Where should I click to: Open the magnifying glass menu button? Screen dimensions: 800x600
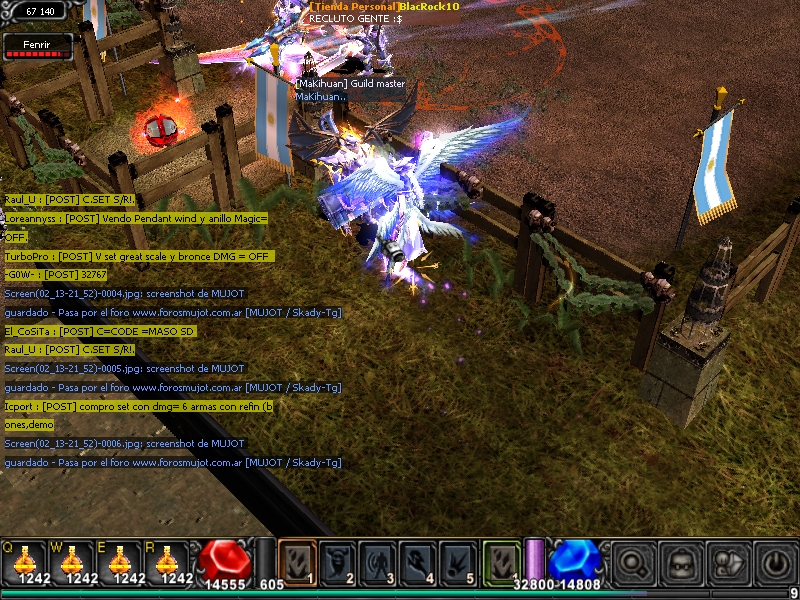[633, 561]
